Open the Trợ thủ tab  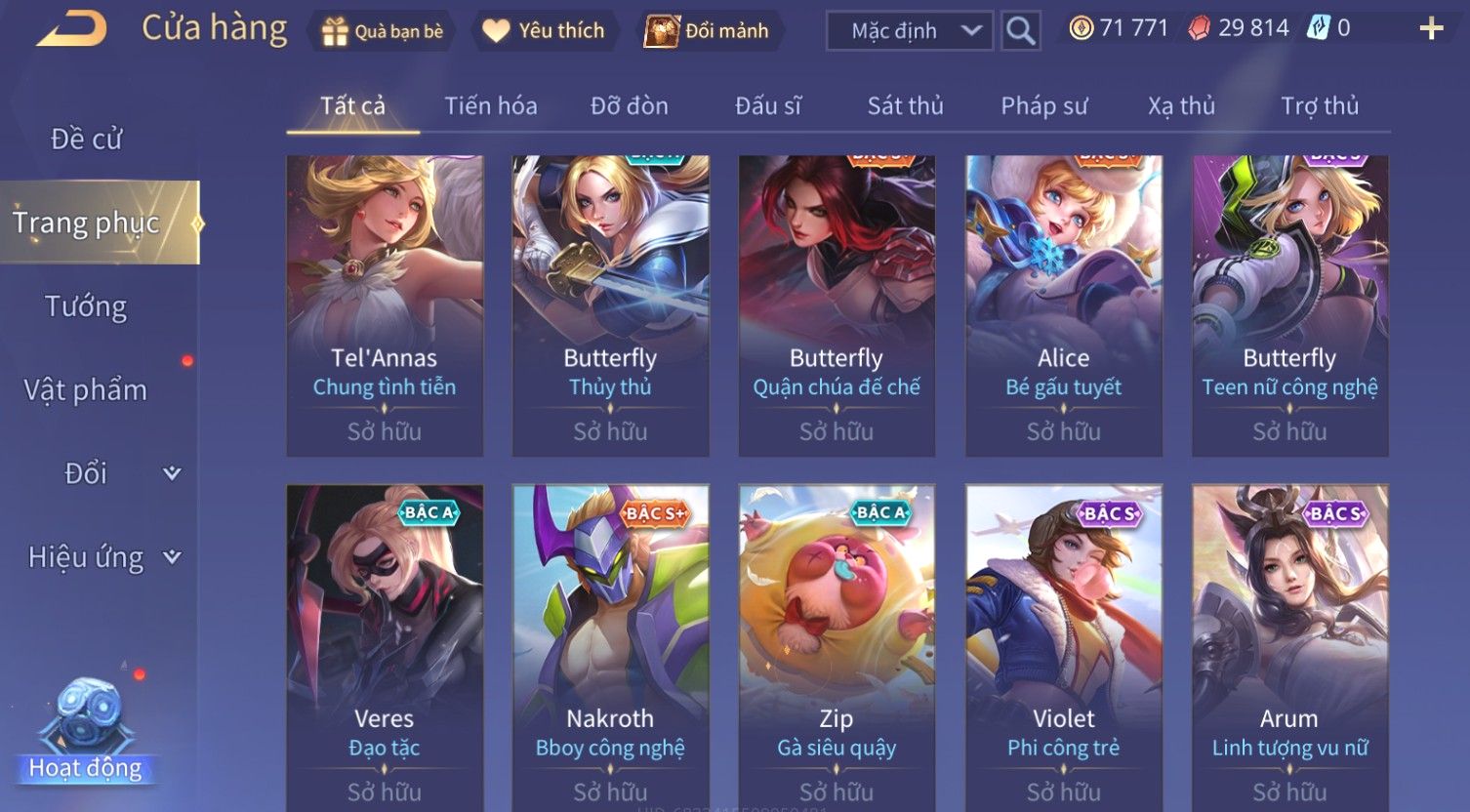tap(1320, 105)
